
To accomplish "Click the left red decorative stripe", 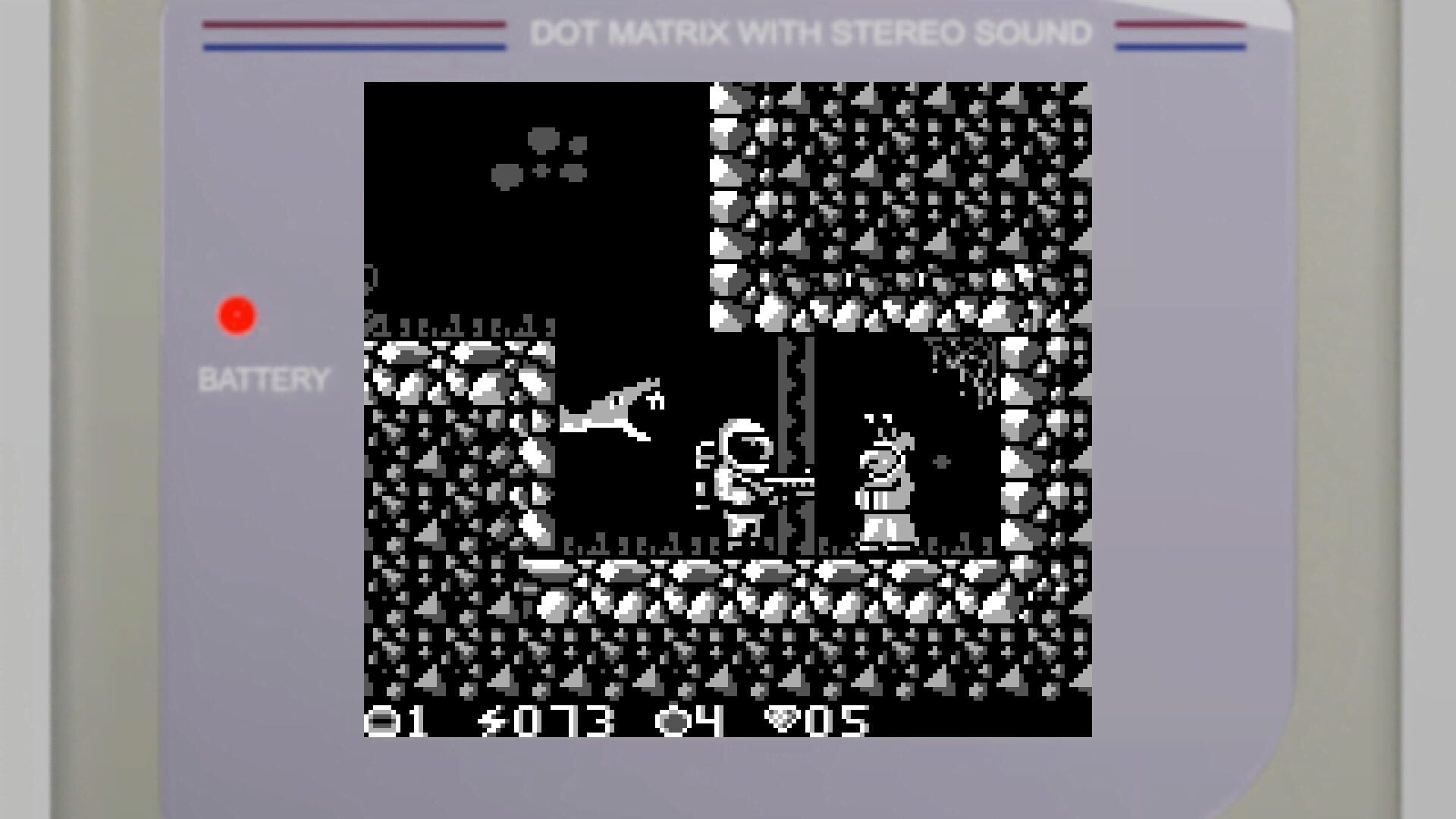I will coord(353,24).
